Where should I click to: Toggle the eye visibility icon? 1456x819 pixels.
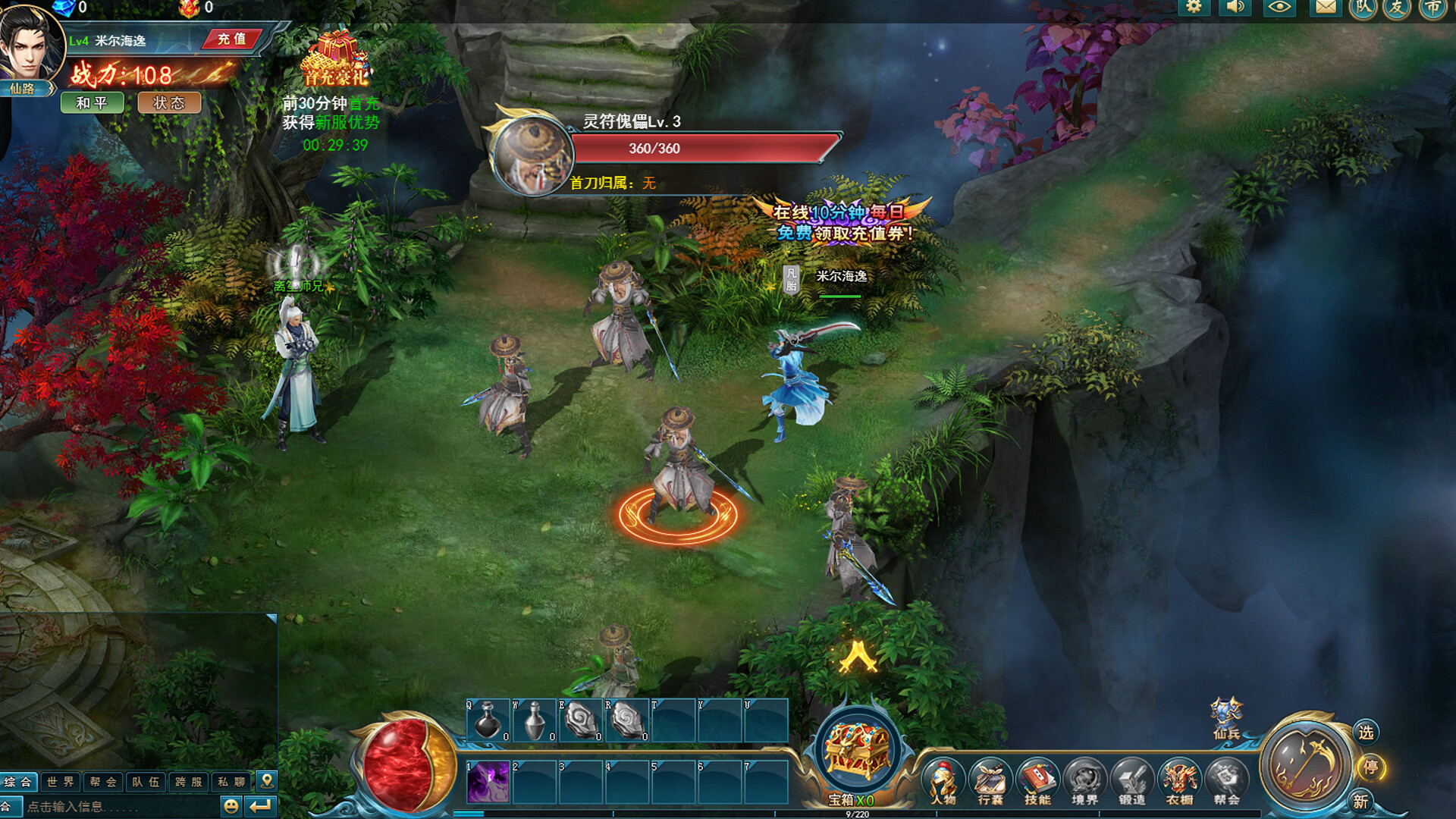coord(1281,9)
